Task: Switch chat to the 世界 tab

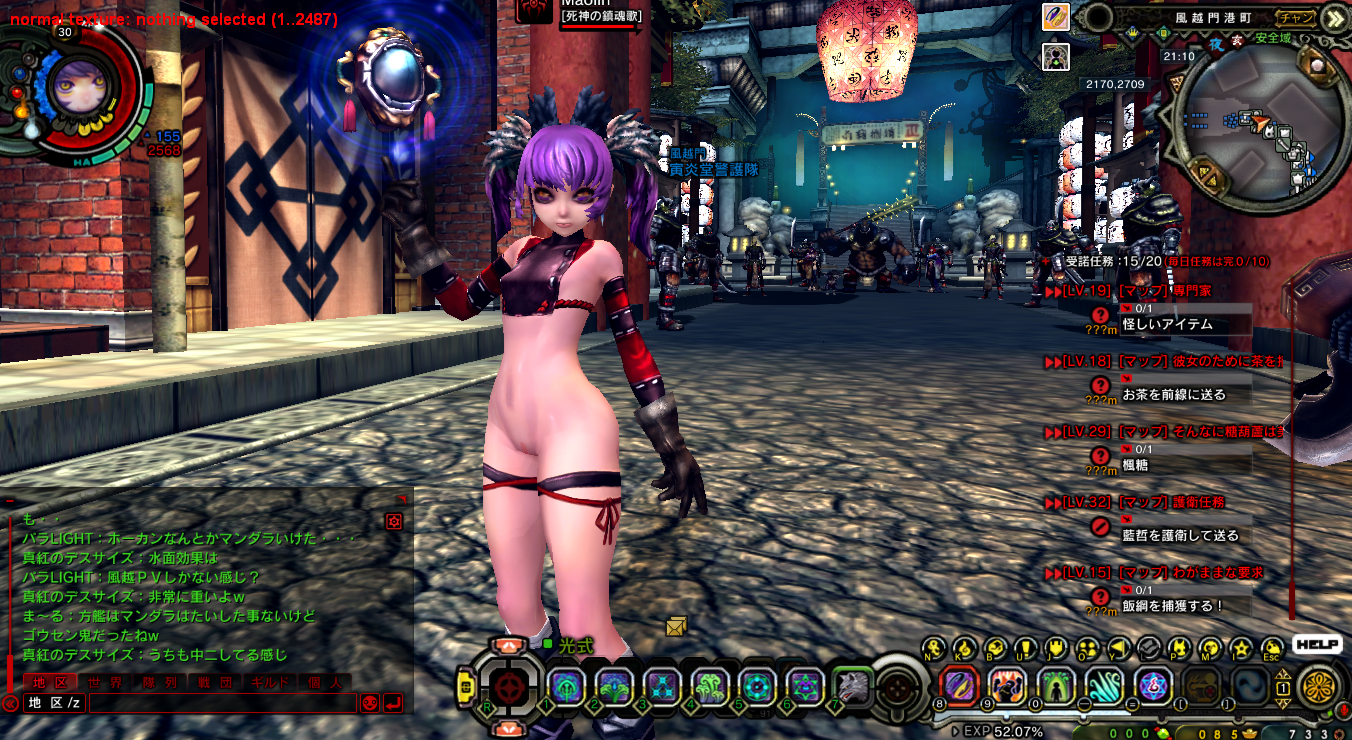Action: coord(105,682)
